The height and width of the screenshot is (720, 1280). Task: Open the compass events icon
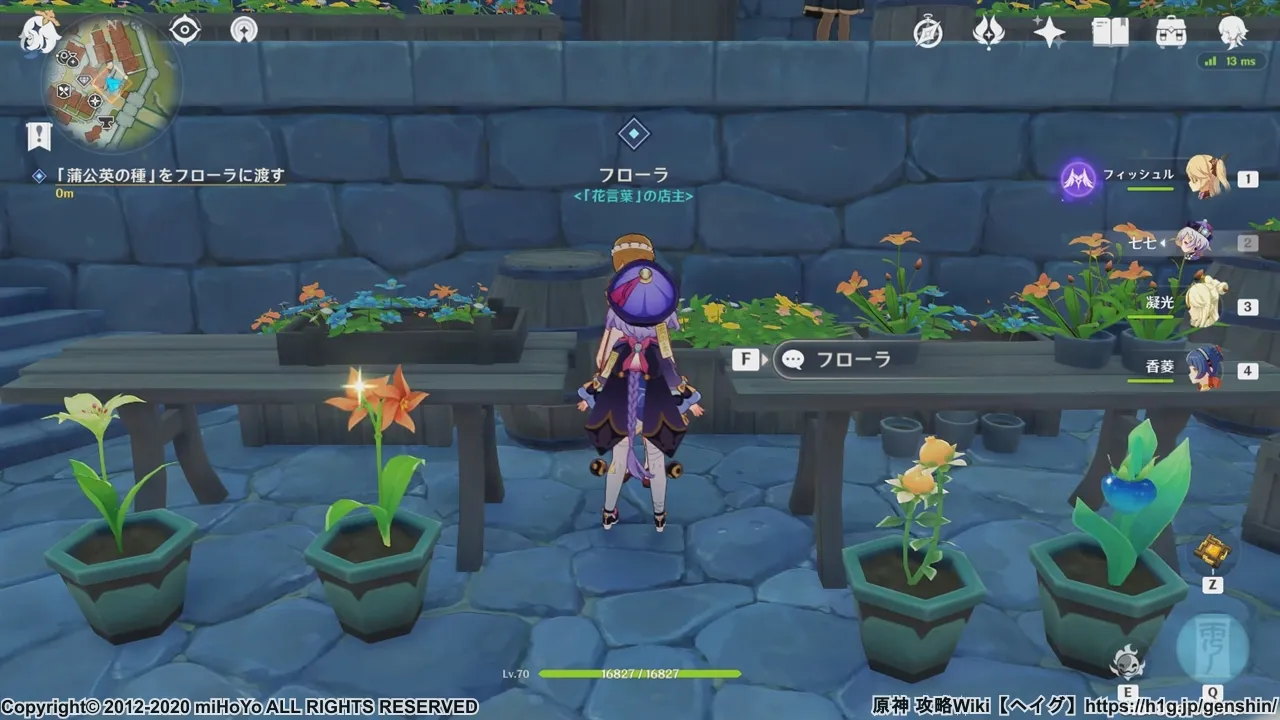(x=928, y=33)
